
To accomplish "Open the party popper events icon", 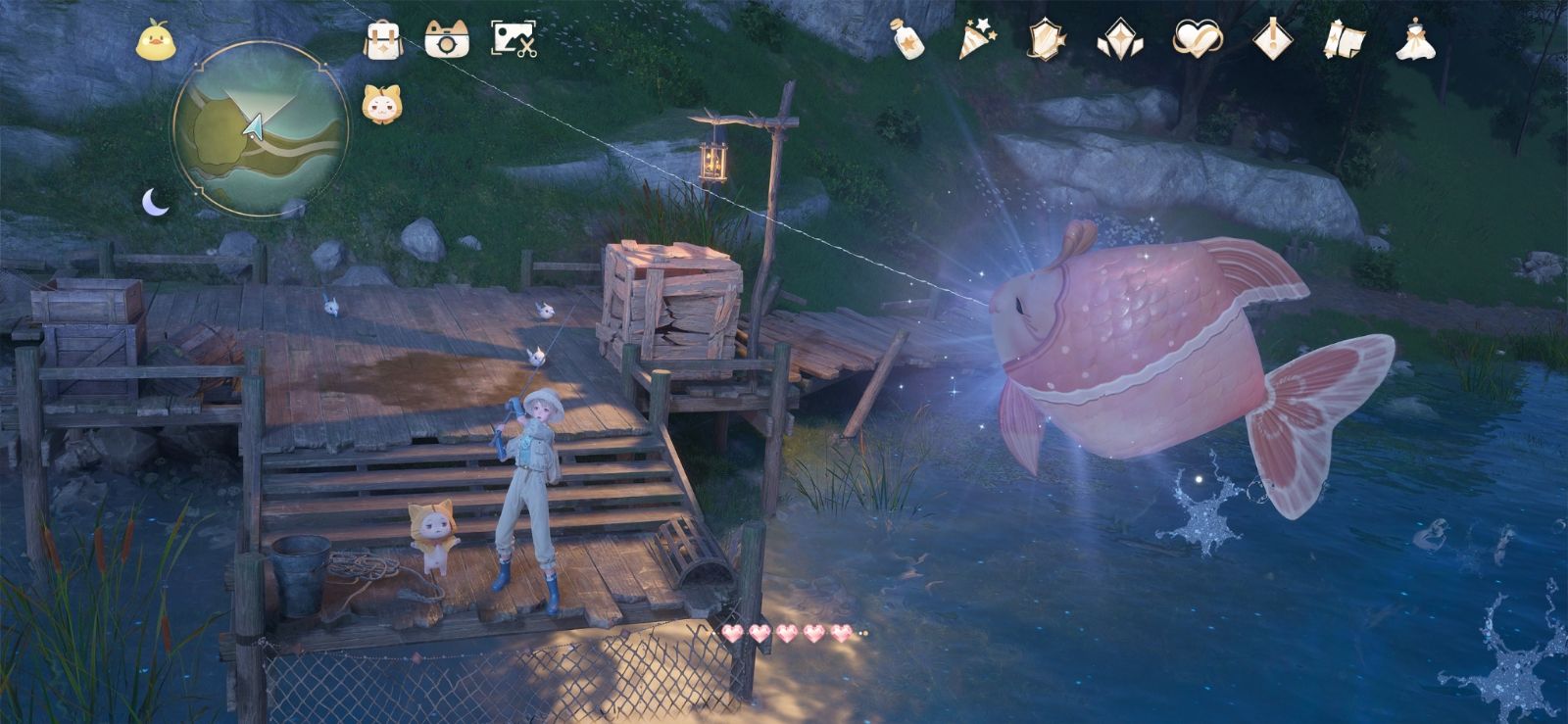I will [977, 39].
